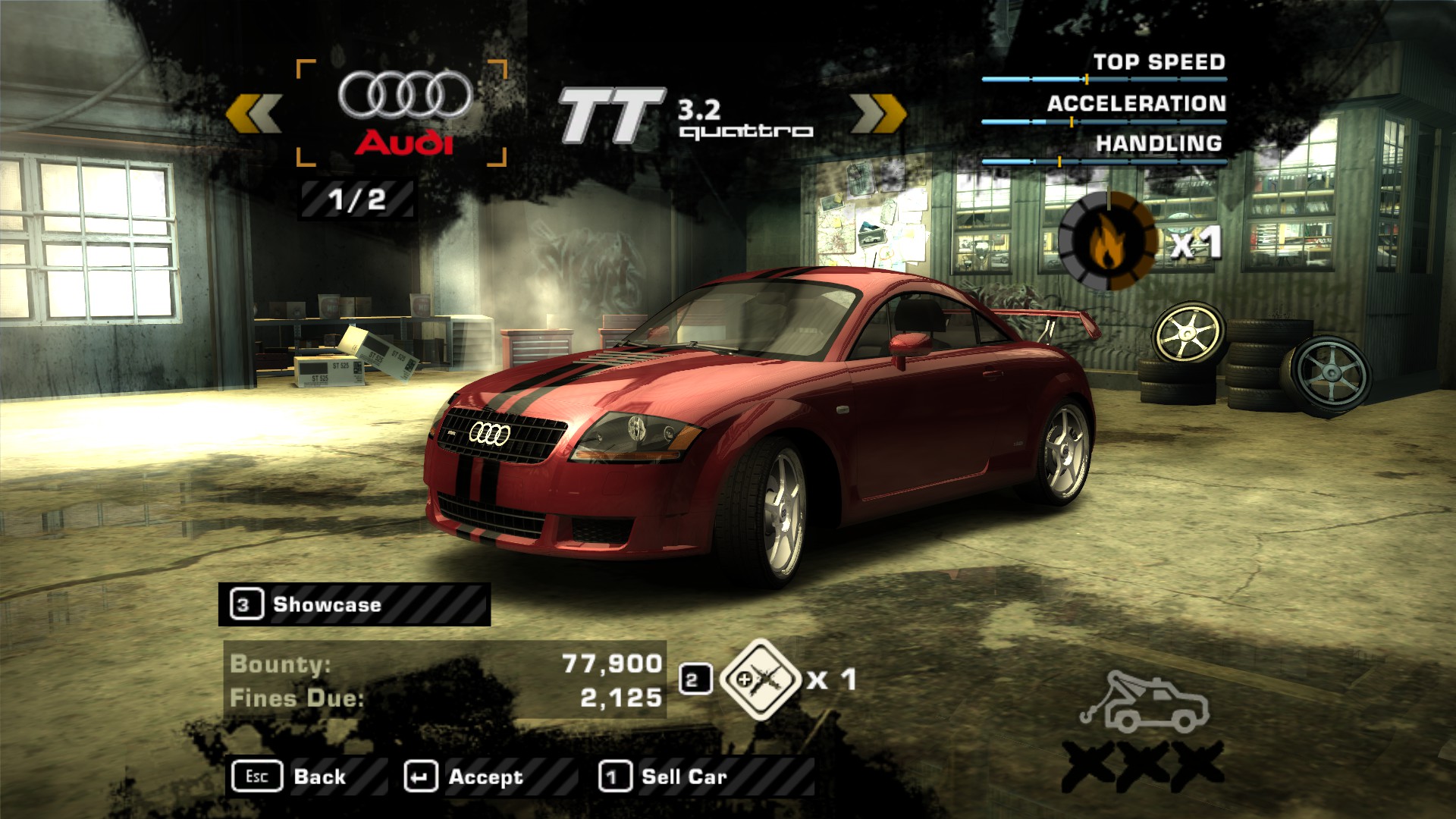
Task: Select the diamond-shaped marker icon
Action: (x=760, y=679)
